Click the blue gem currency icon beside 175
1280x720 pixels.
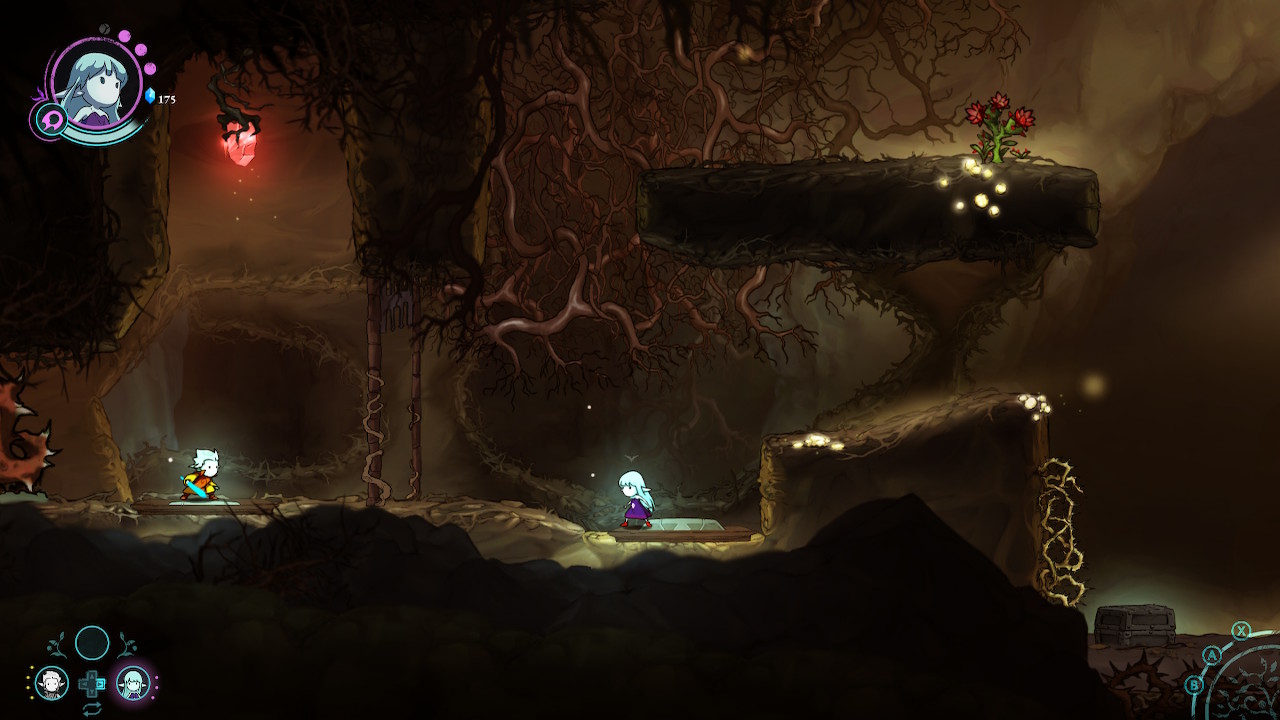150,95
